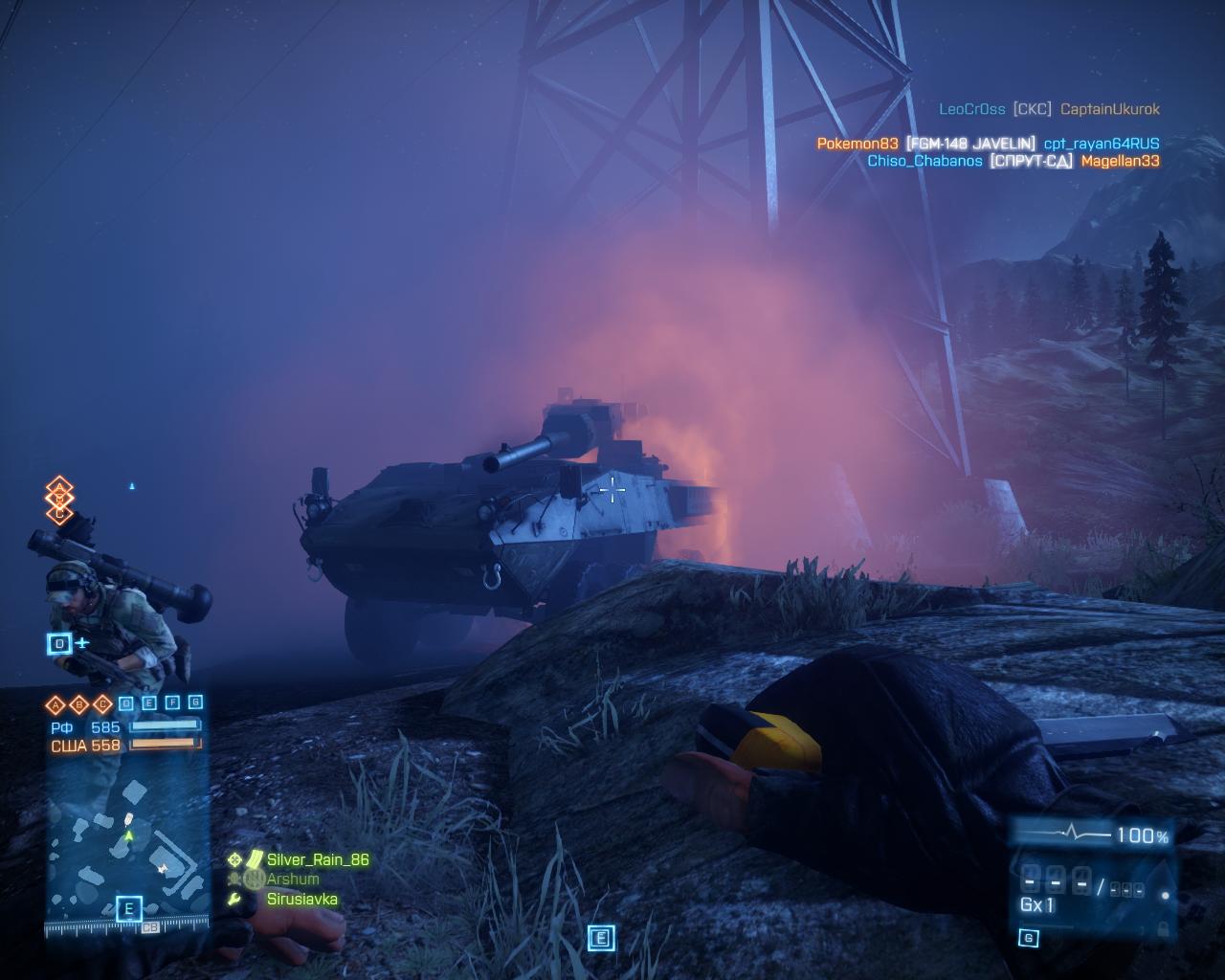
Task: Select flag F in the flag status row
Action: pos(172,702)
